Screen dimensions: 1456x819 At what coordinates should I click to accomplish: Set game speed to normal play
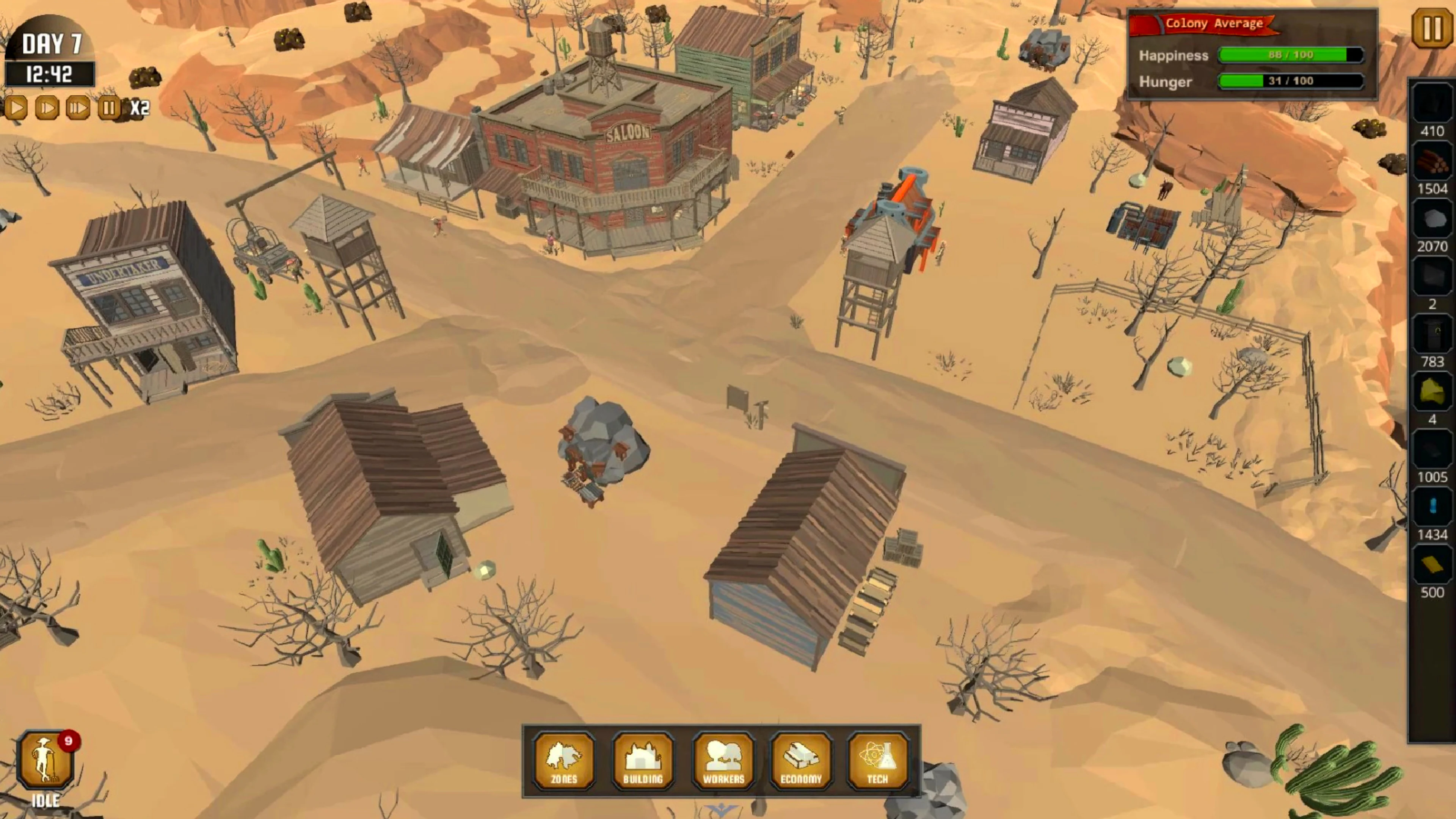point(16,107)
